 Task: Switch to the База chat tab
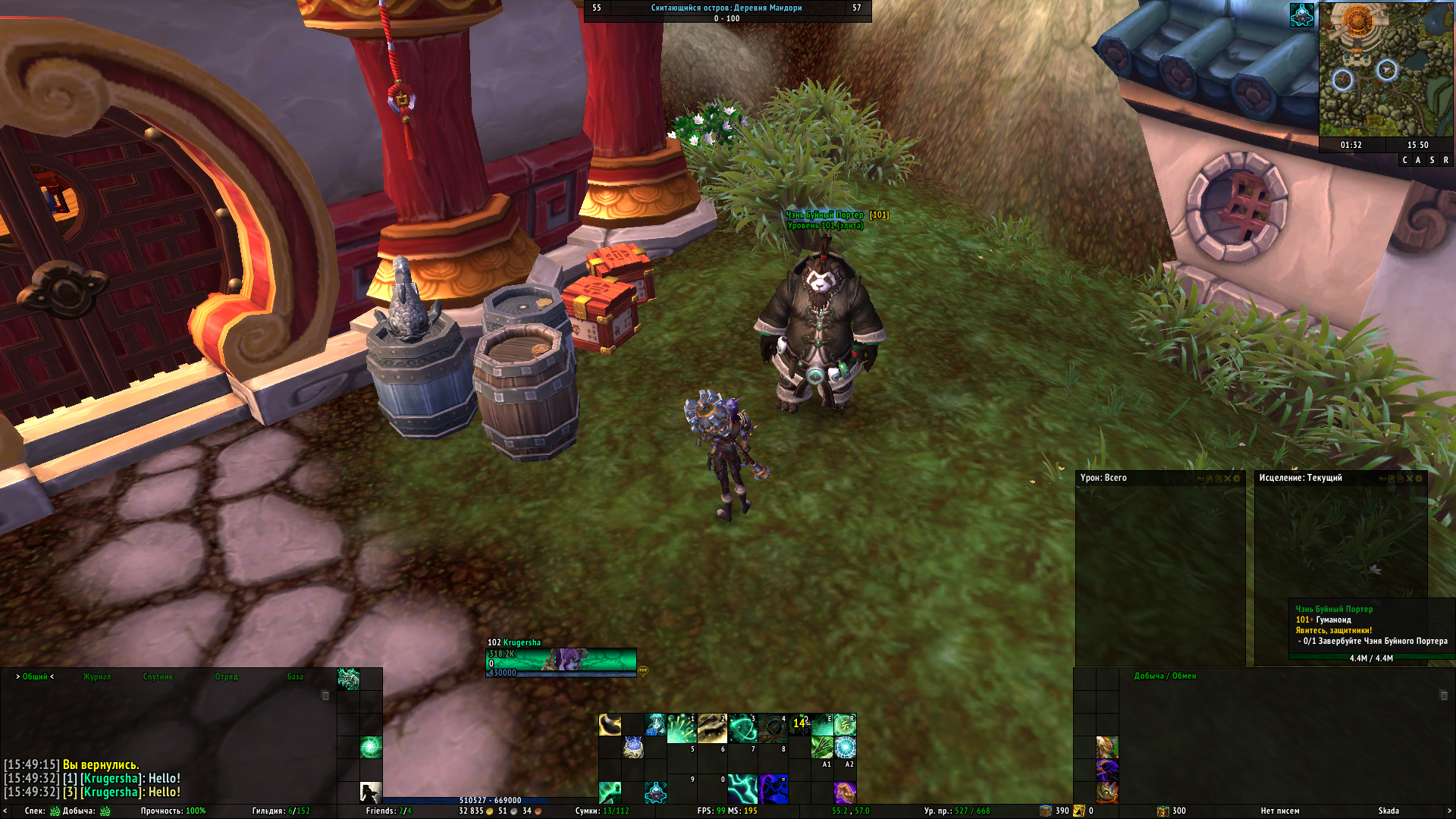pyautogui.click(x=295, y=676)
